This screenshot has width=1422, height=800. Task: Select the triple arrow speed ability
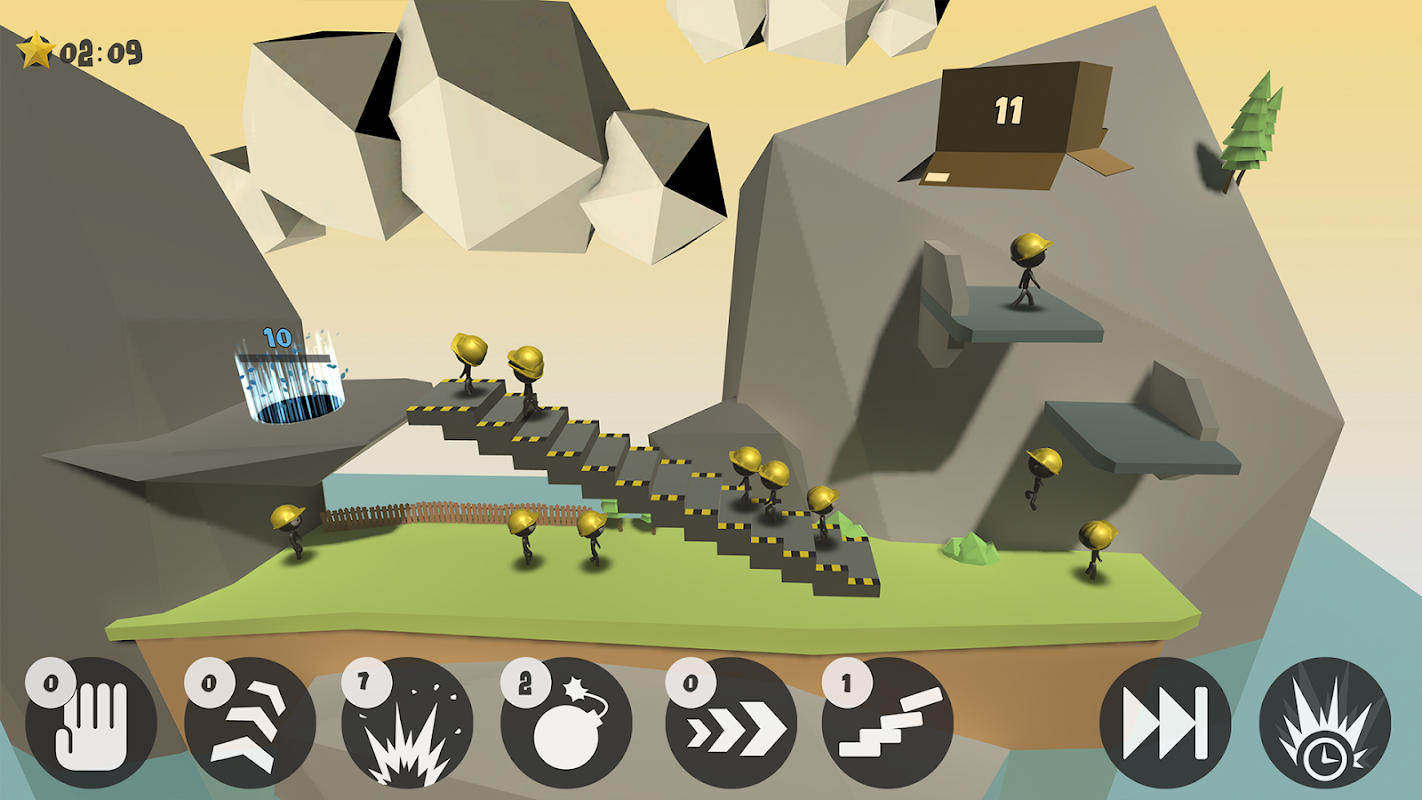[x=731, y=722]
